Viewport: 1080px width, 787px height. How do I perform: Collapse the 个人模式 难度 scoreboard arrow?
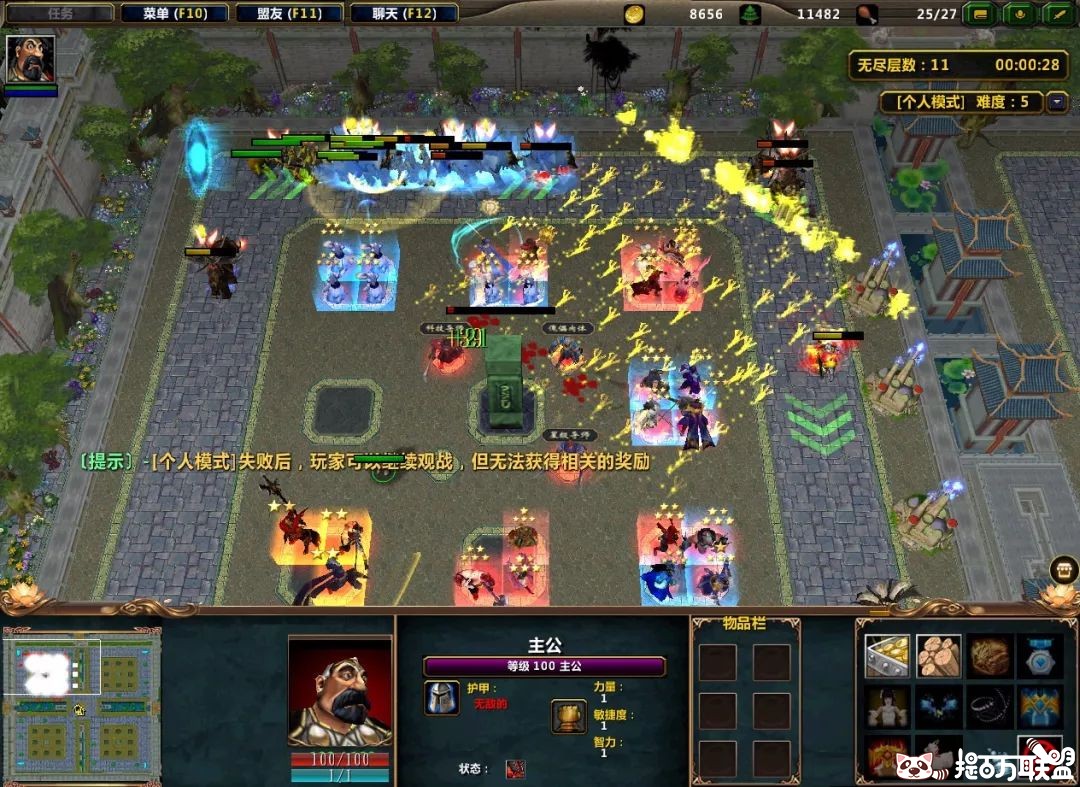click(x=1057, y=102)
